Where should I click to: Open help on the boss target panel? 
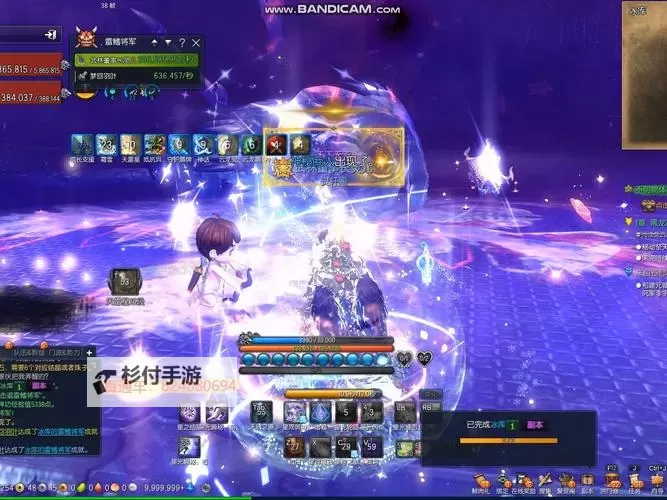click(x=181, y=43)
